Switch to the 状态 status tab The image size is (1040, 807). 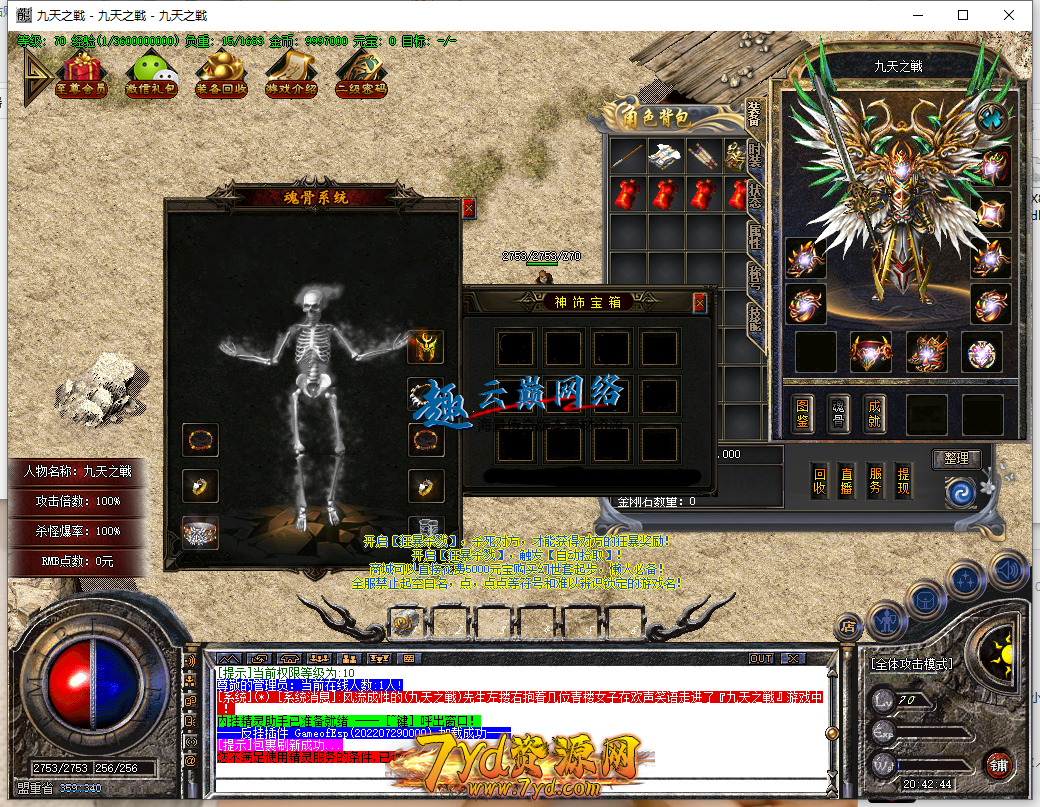[x=755, y=193]
